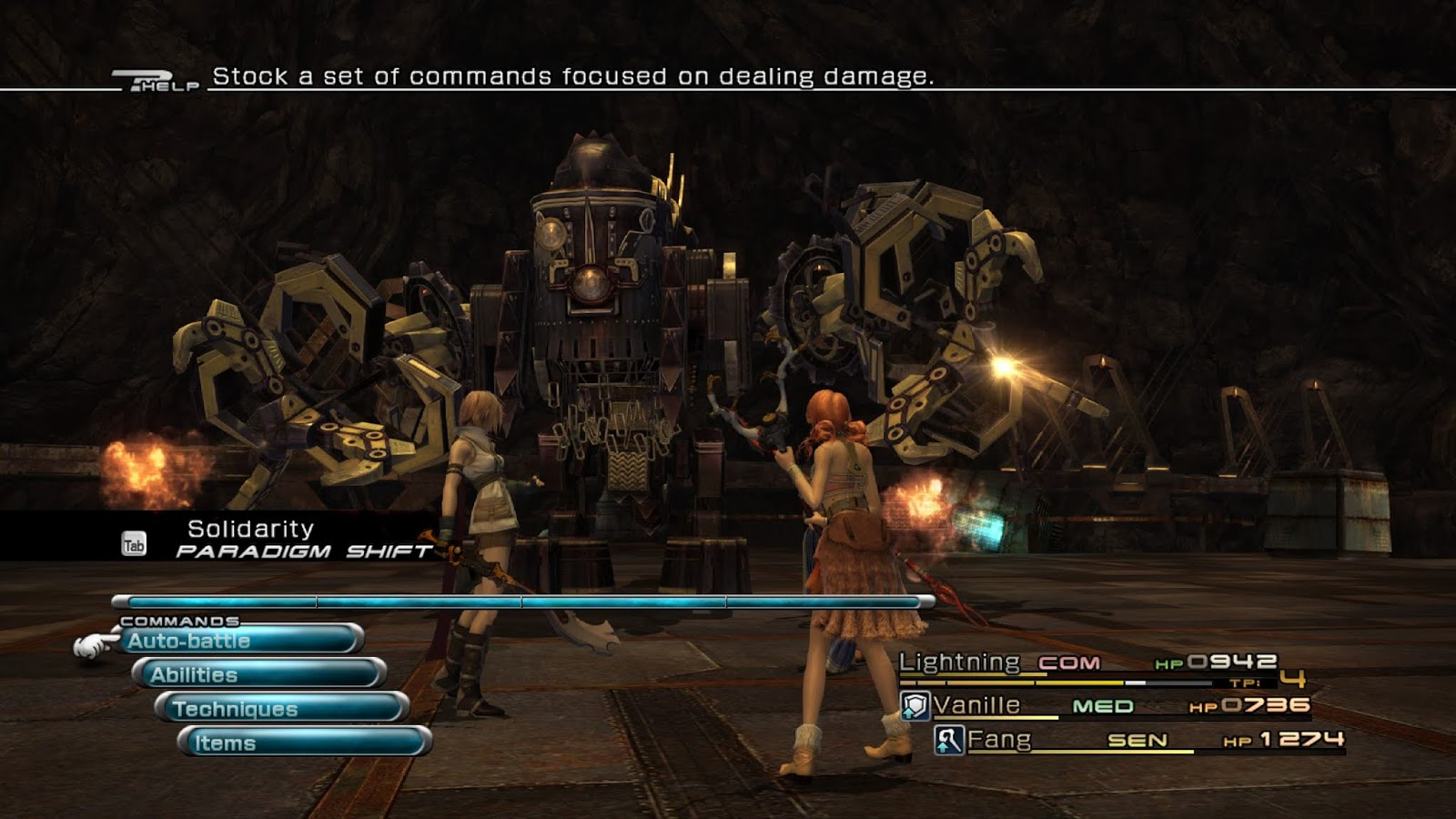This screenshot has height=819, width=1456.
Task: Choose the Techniques command
Action: pos(282,709)
